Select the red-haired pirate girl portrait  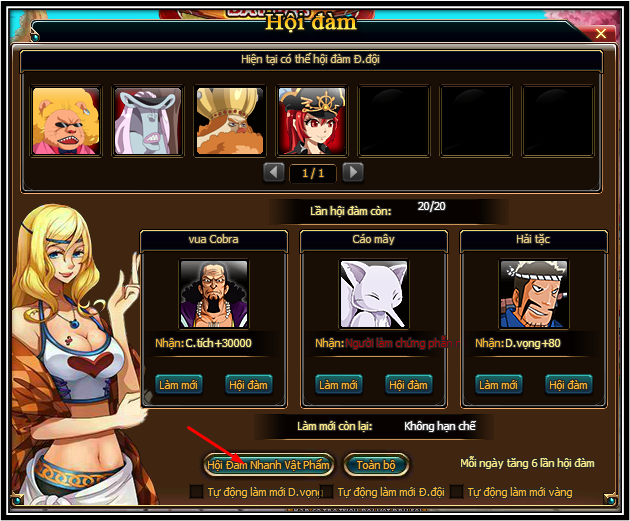(312, 121)
